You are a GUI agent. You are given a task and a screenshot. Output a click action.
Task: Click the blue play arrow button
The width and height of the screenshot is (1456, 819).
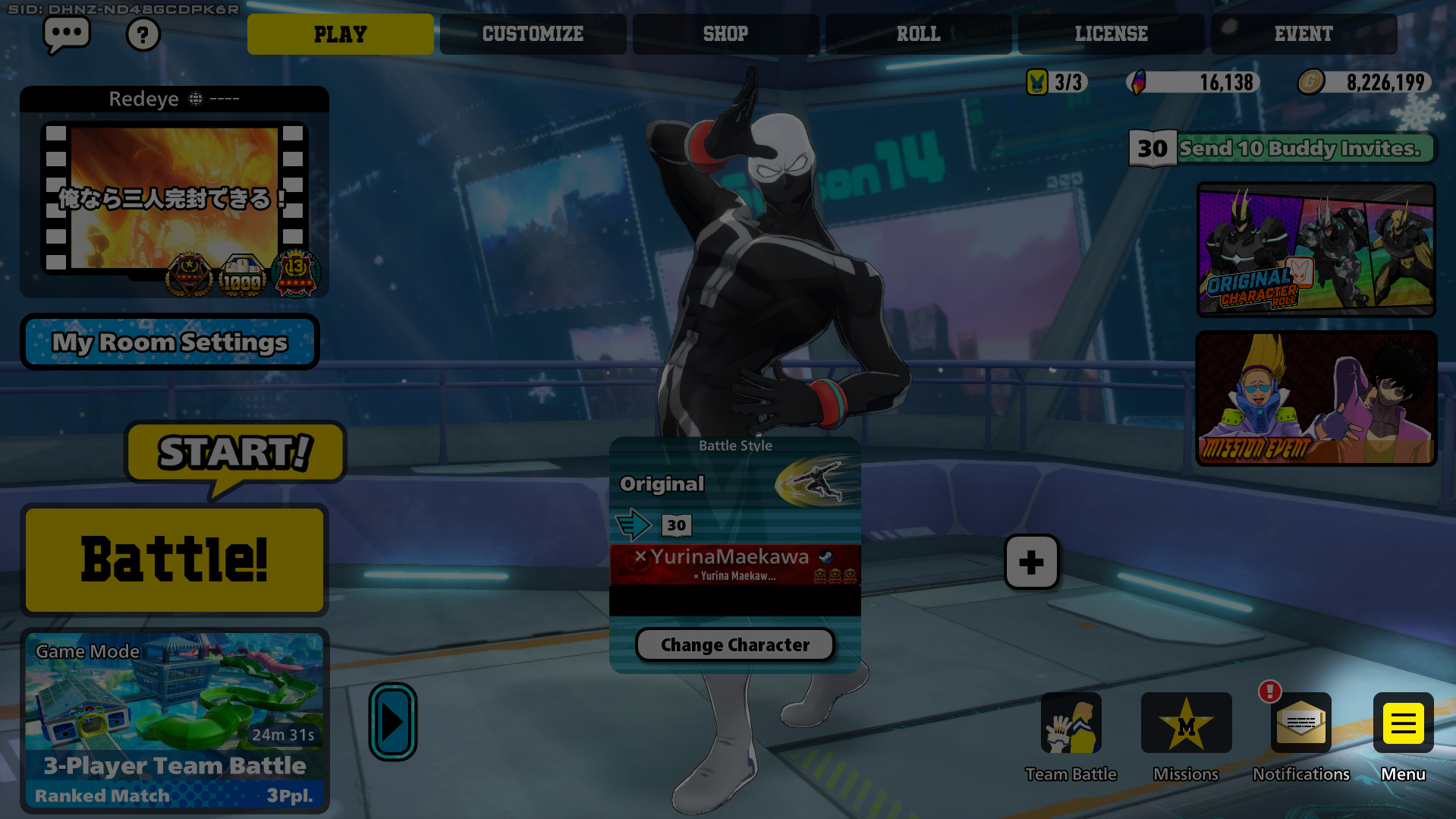click(x=393, y=722)
